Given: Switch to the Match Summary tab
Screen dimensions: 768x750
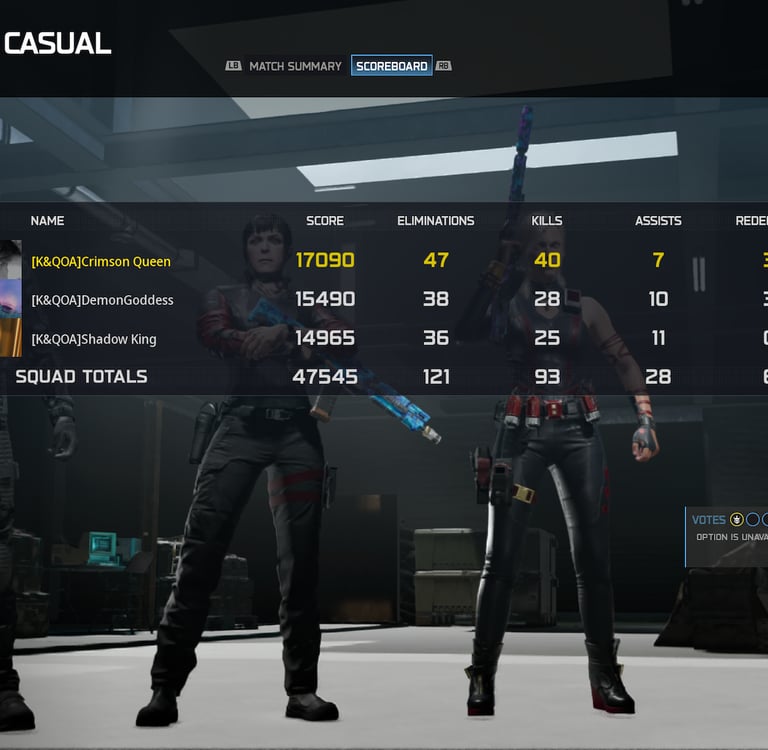Looking at the screenshot, I should (295, 66).
